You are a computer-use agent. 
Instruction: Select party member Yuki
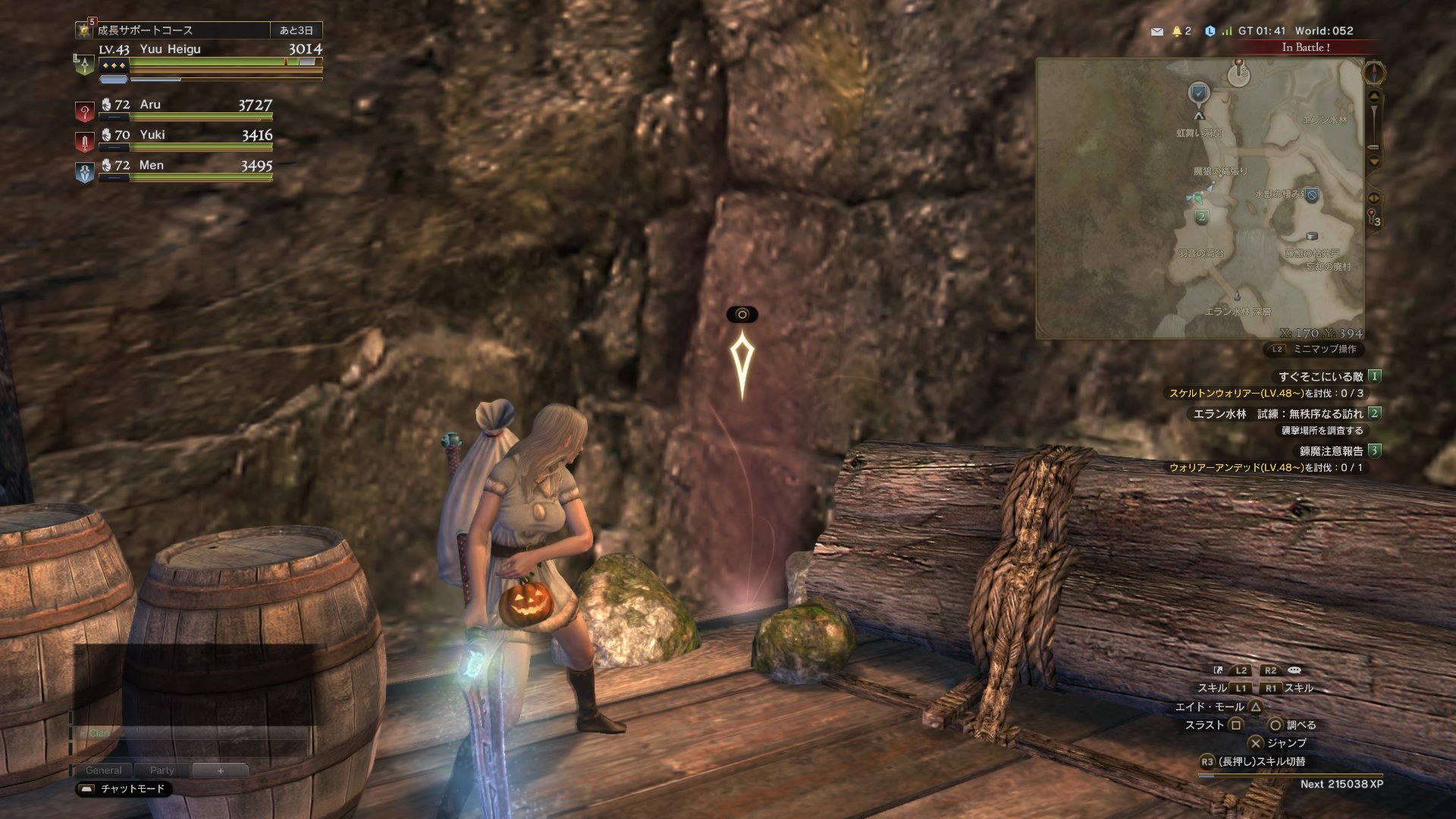click(152, 135)
